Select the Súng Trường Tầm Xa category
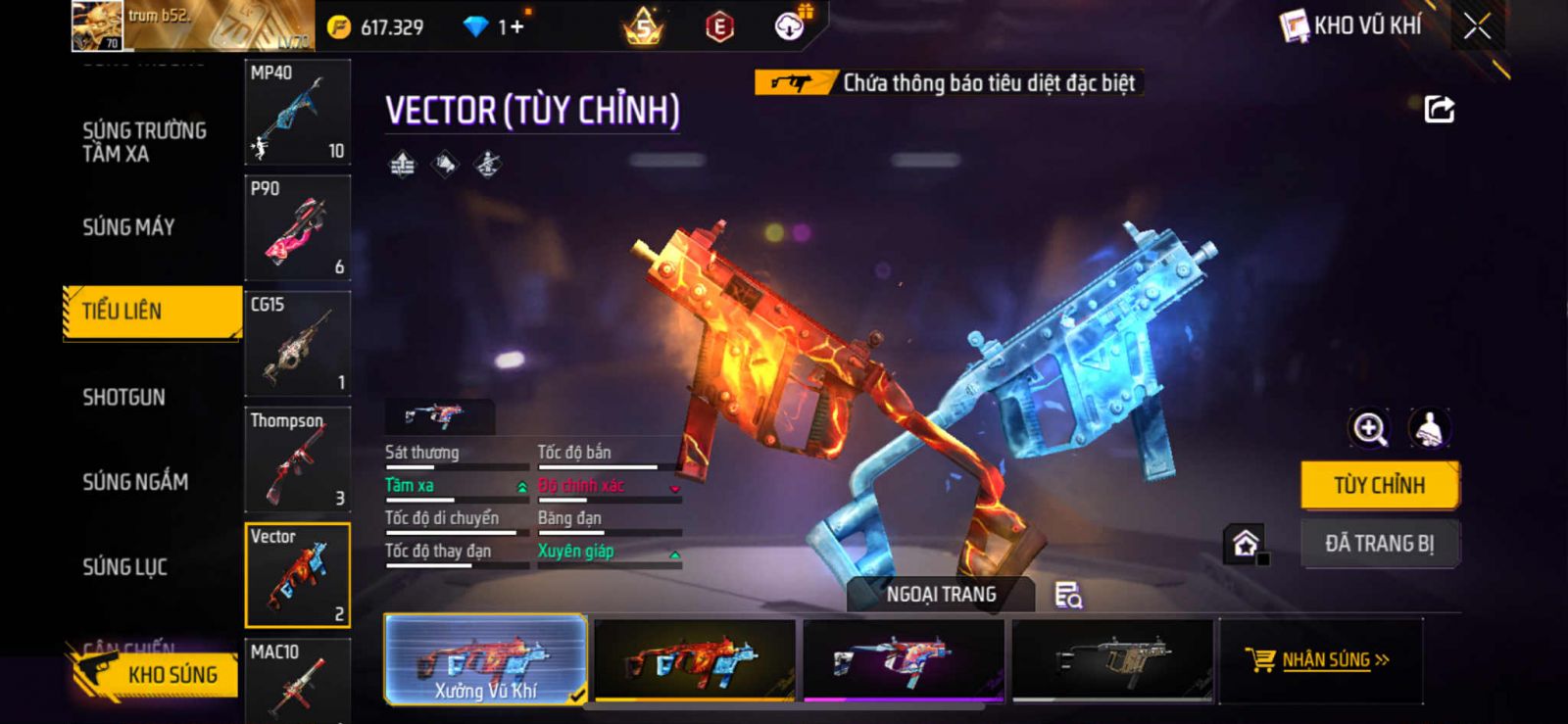This screenshot has width=1568, height=724. 144,142
